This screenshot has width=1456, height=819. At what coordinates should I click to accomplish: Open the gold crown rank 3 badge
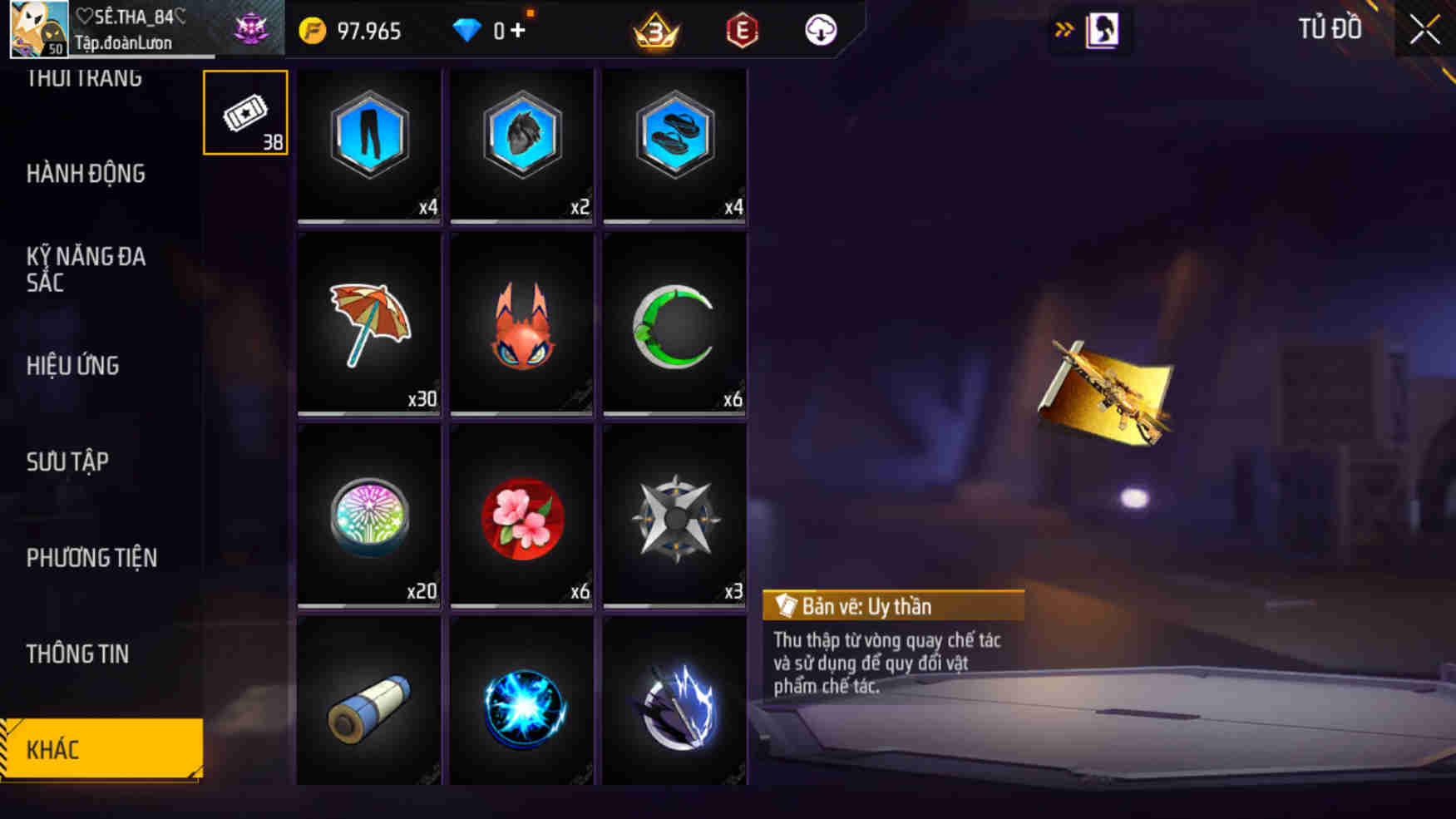tap(656, 30)
